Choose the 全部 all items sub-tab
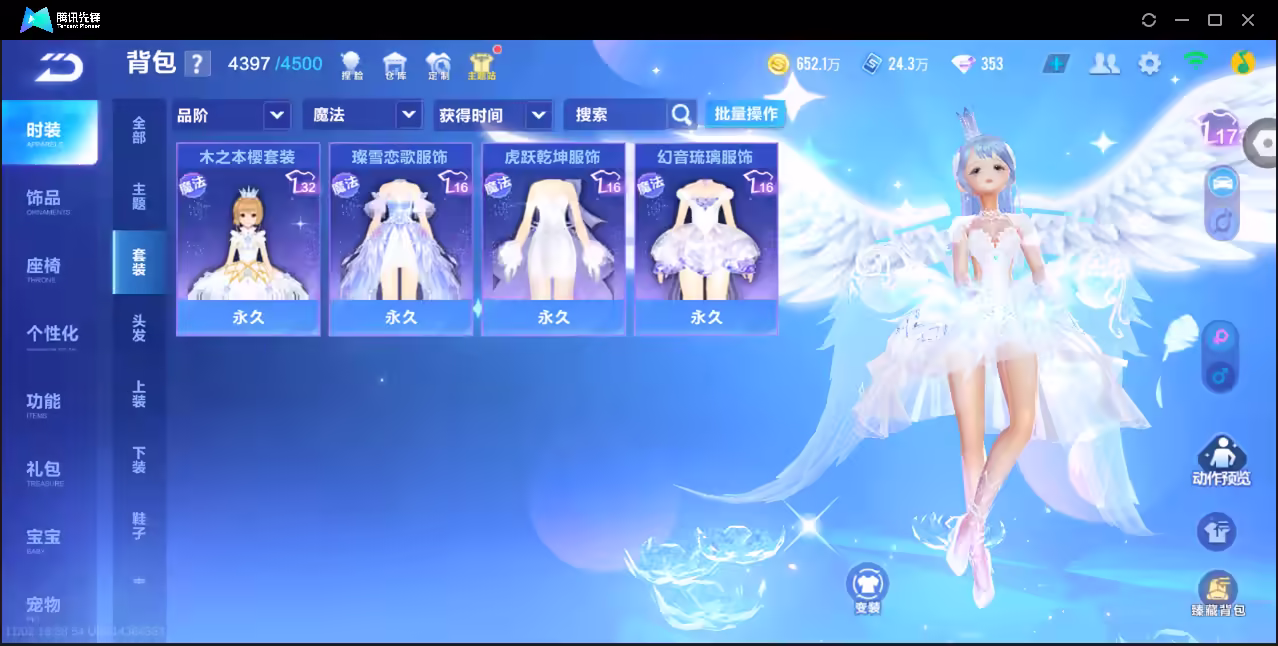 tap(139, 130)
